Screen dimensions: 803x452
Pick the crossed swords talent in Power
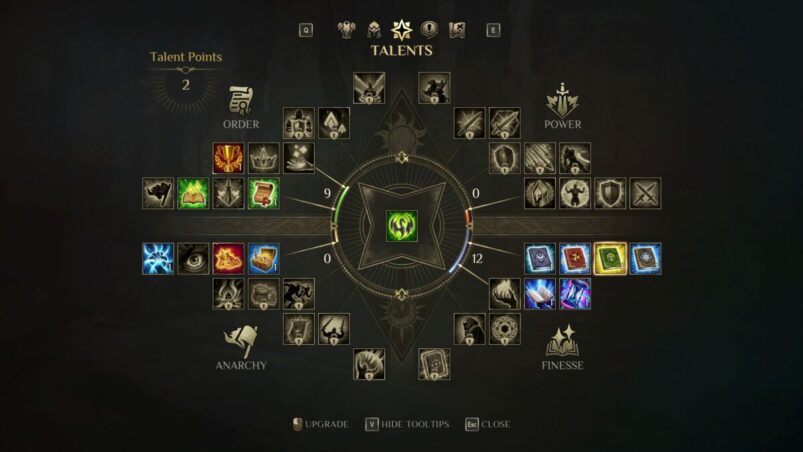[645, 193]
